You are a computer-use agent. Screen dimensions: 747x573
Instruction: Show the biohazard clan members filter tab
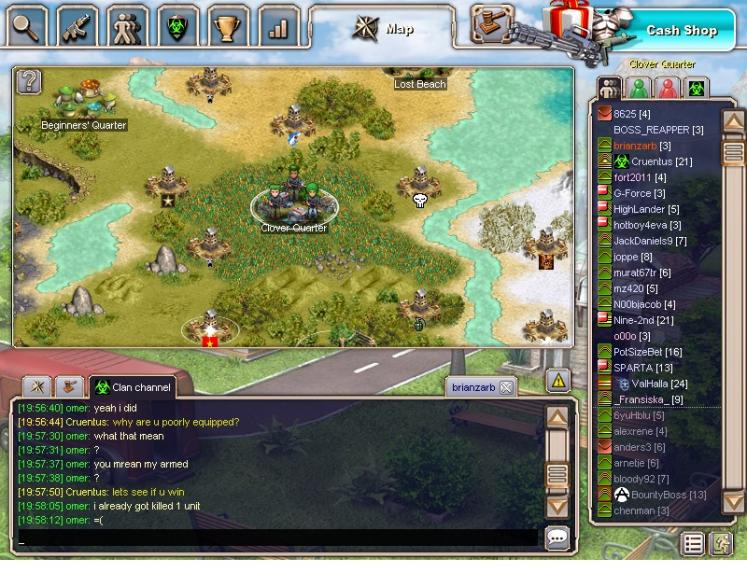[695, 88]
